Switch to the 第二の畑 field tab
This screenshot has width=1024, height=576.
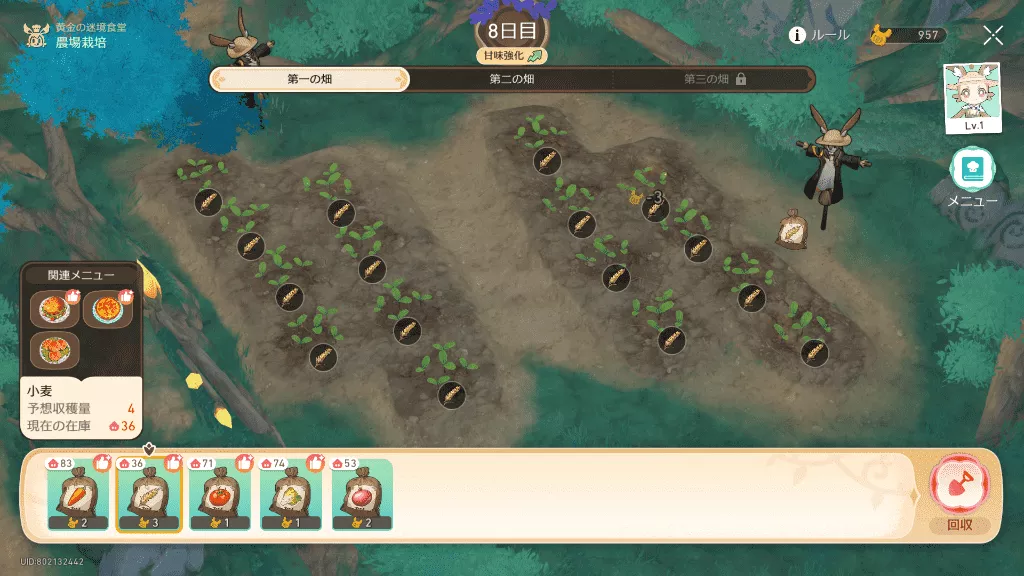click(511, 79)
